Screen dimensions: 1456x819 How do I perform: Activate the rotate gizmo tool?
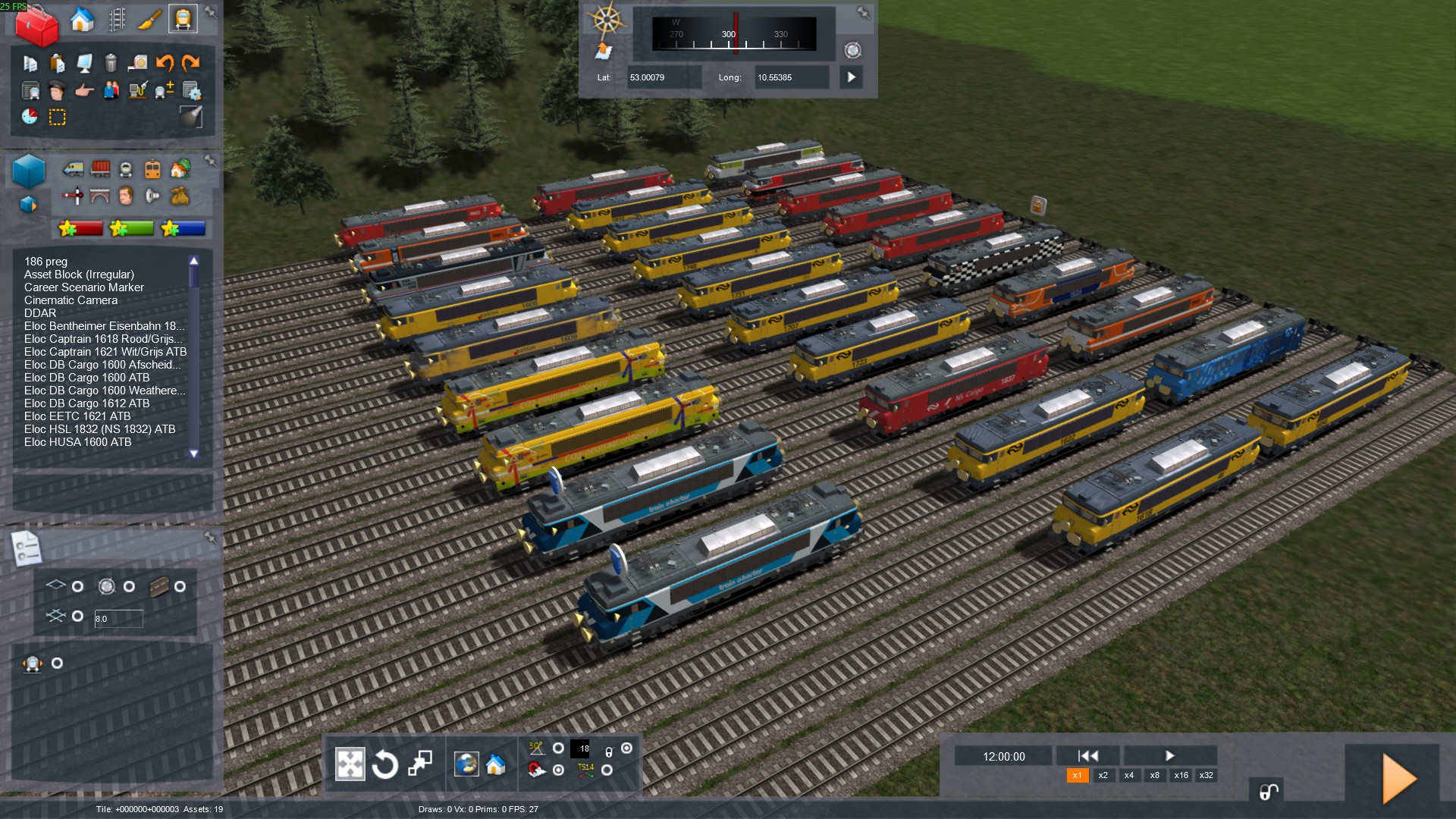(384, 764)
